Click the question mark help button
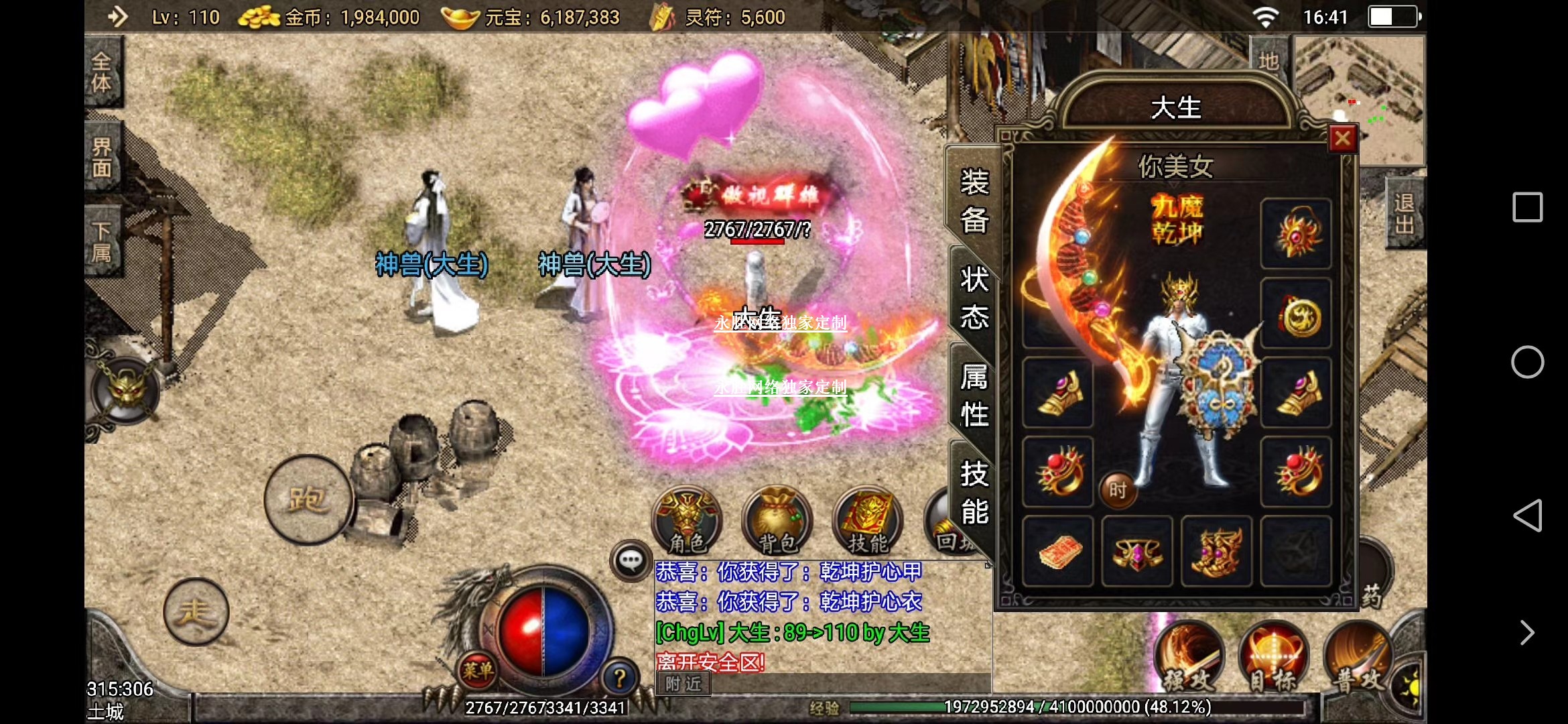This screenshot has height=724, width=1568. point(619,678)
